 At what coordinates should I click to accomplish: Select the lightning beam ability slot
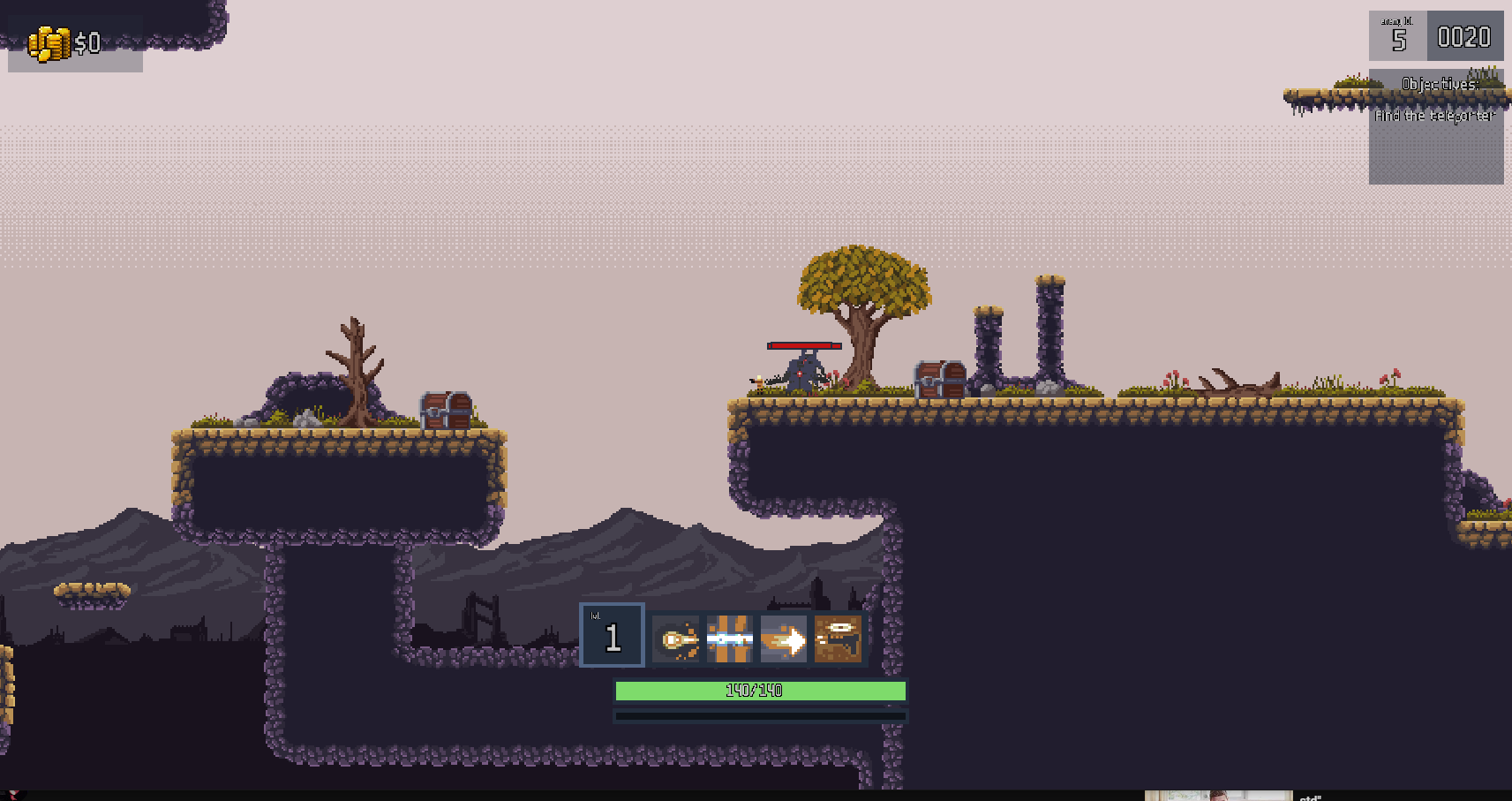[729, 636]
